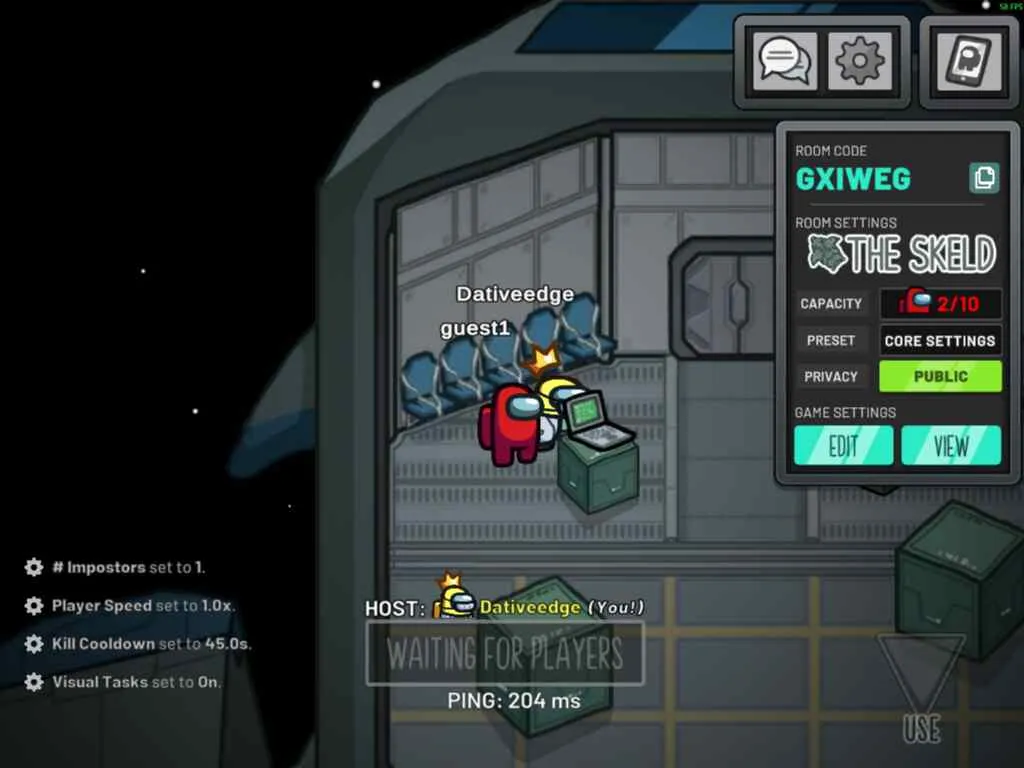1024x768 pixels.
Task: Click the Waiting for Players button
Action: pyautogui.click(x=505, y=654)
